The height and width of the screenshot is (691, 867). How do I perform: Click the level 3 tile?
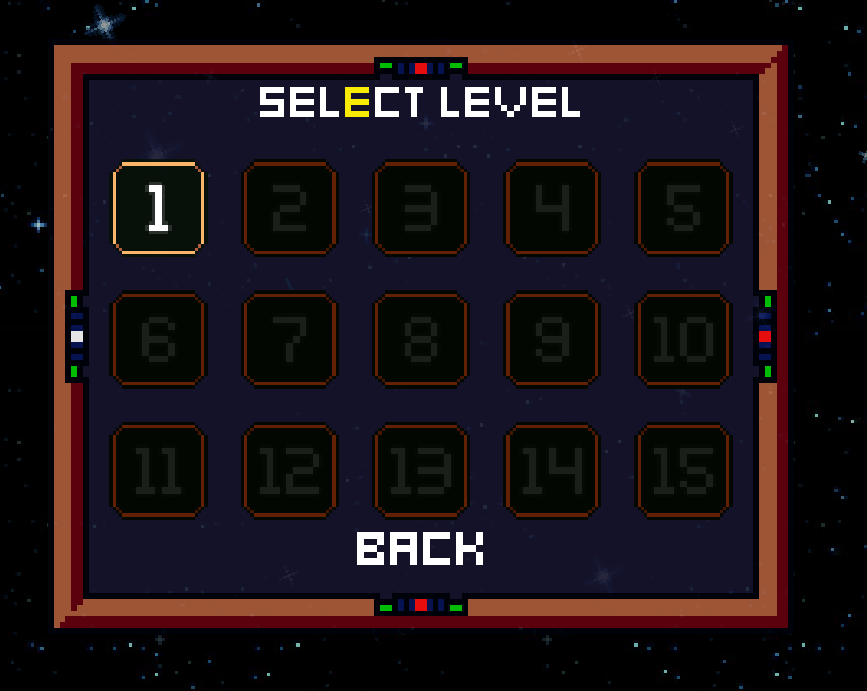[x=421, y=208]
